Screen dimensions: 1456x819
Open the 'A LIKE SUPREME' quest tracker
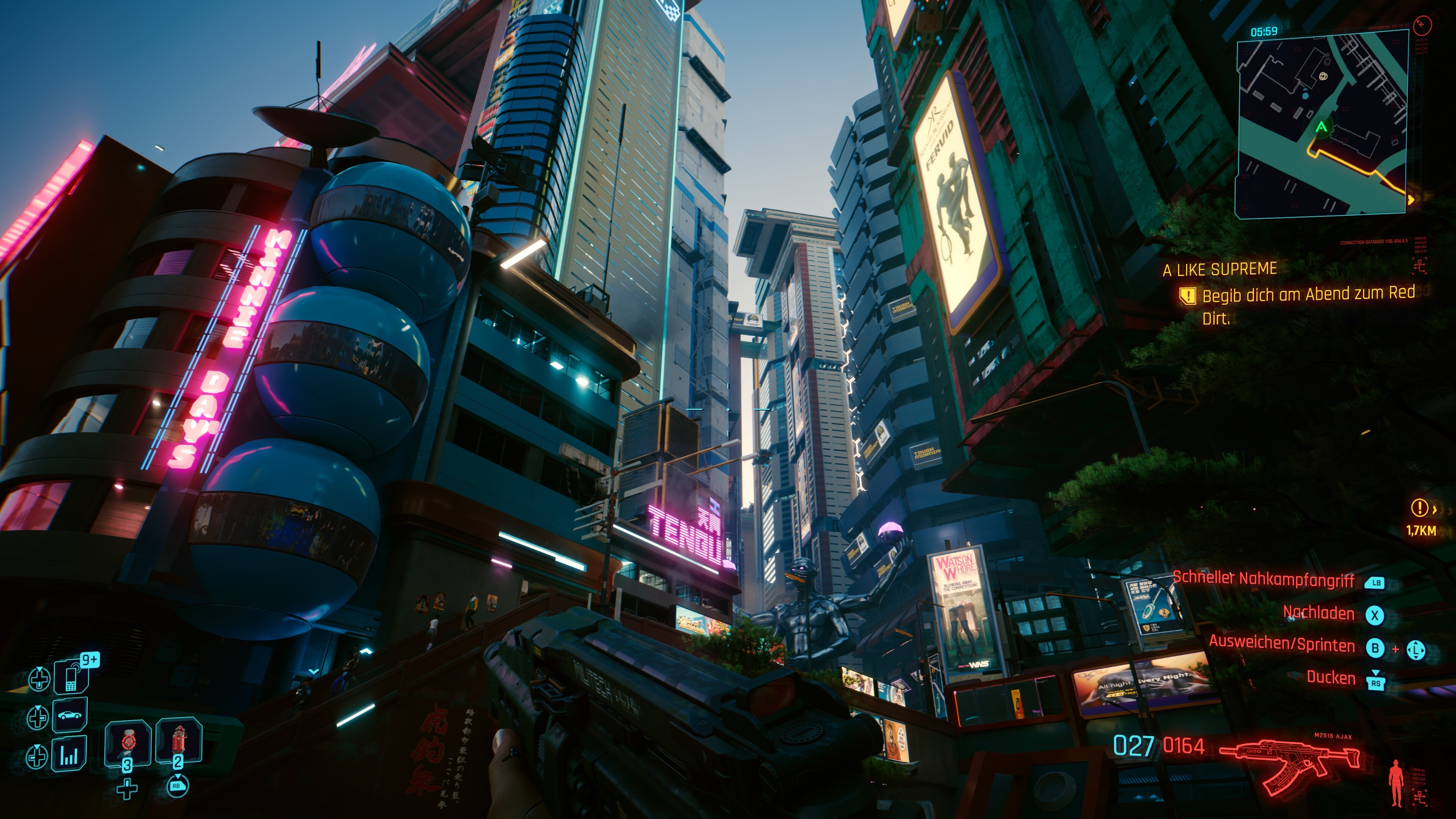tap(1220, 270)
